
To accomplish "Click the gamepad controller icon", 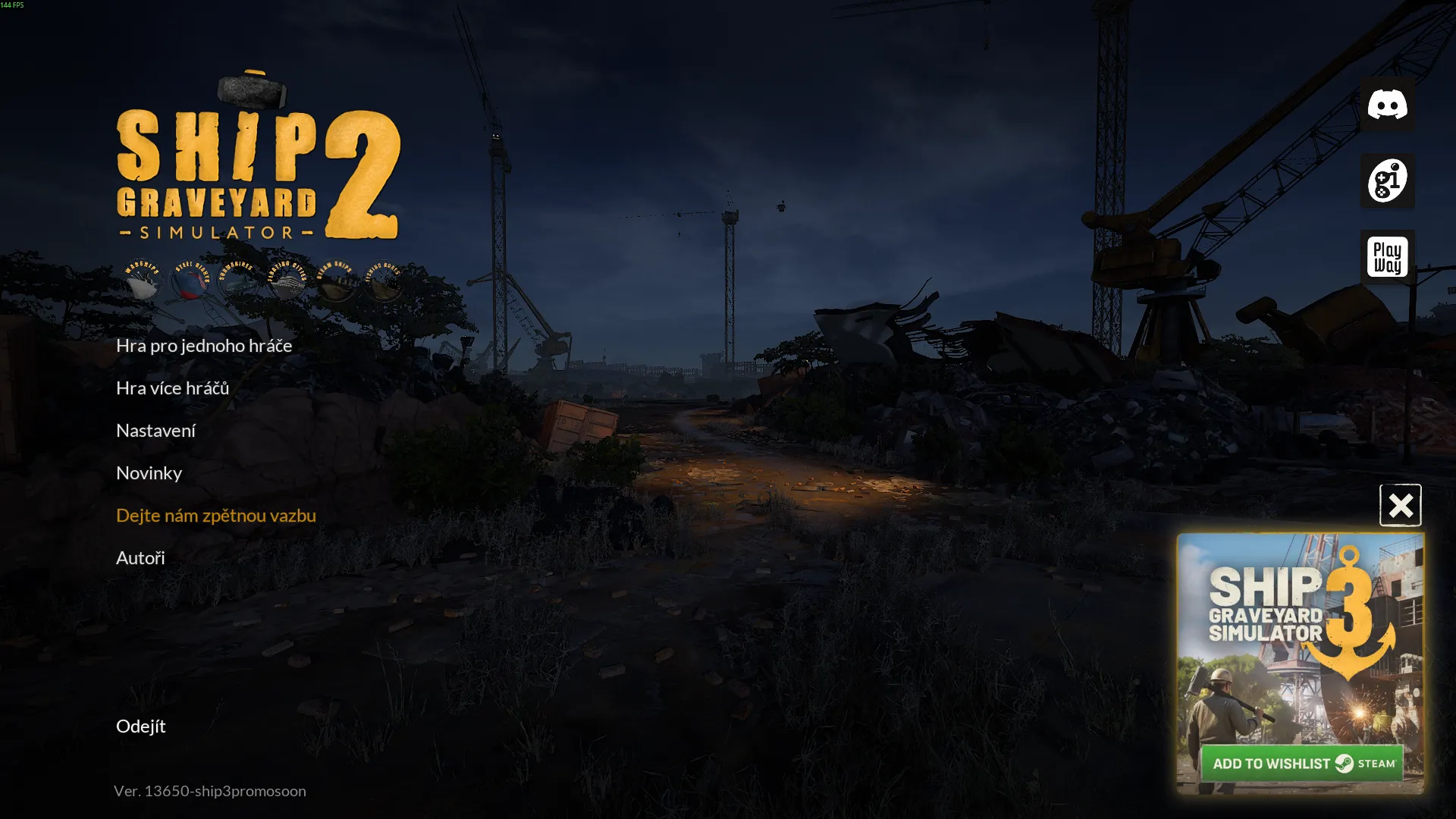I will point(1387,180).
